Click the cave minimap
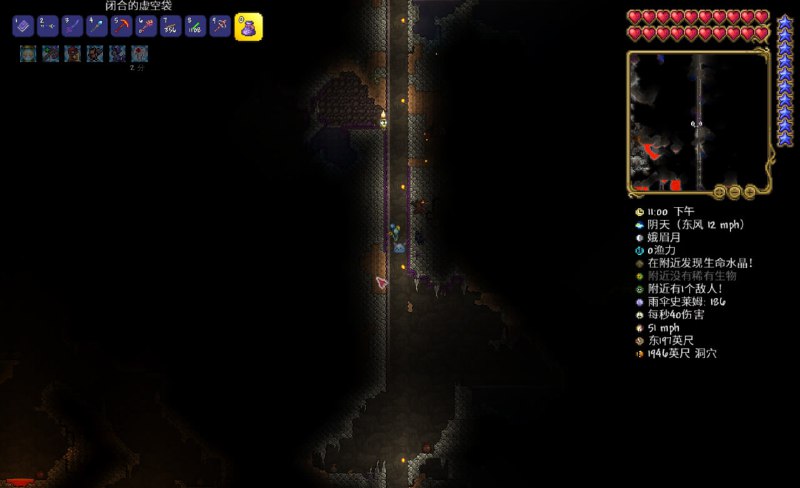800x488 pixels. 699,120
